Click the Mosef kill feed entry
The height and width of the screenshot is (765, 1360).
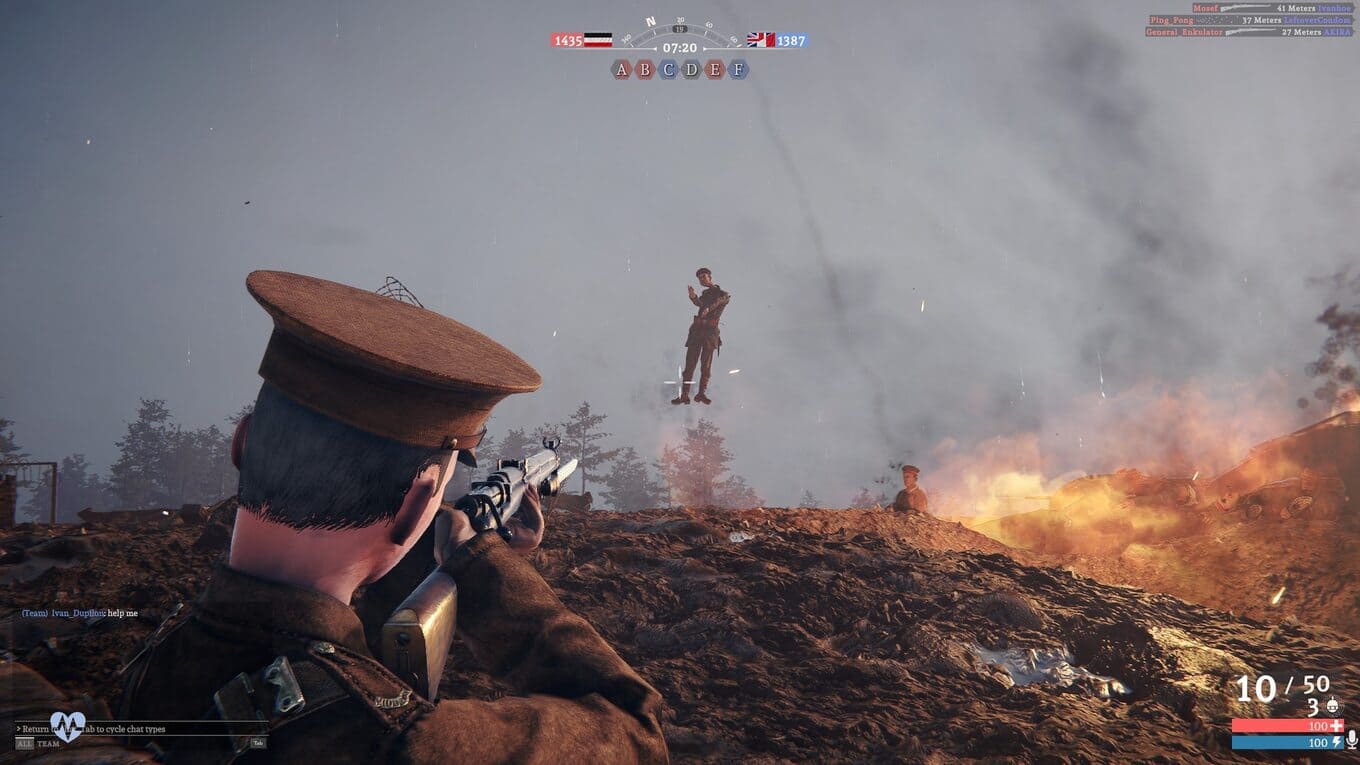[x=1267, y=8]
